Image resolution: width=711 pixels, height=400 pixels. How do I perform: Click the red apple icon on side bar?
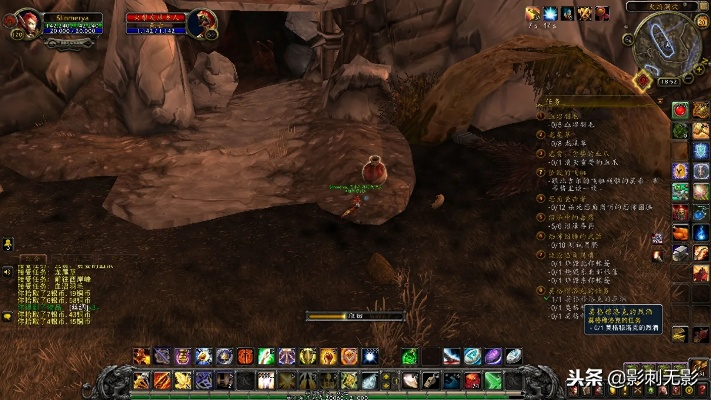click(x=680, y=109)
